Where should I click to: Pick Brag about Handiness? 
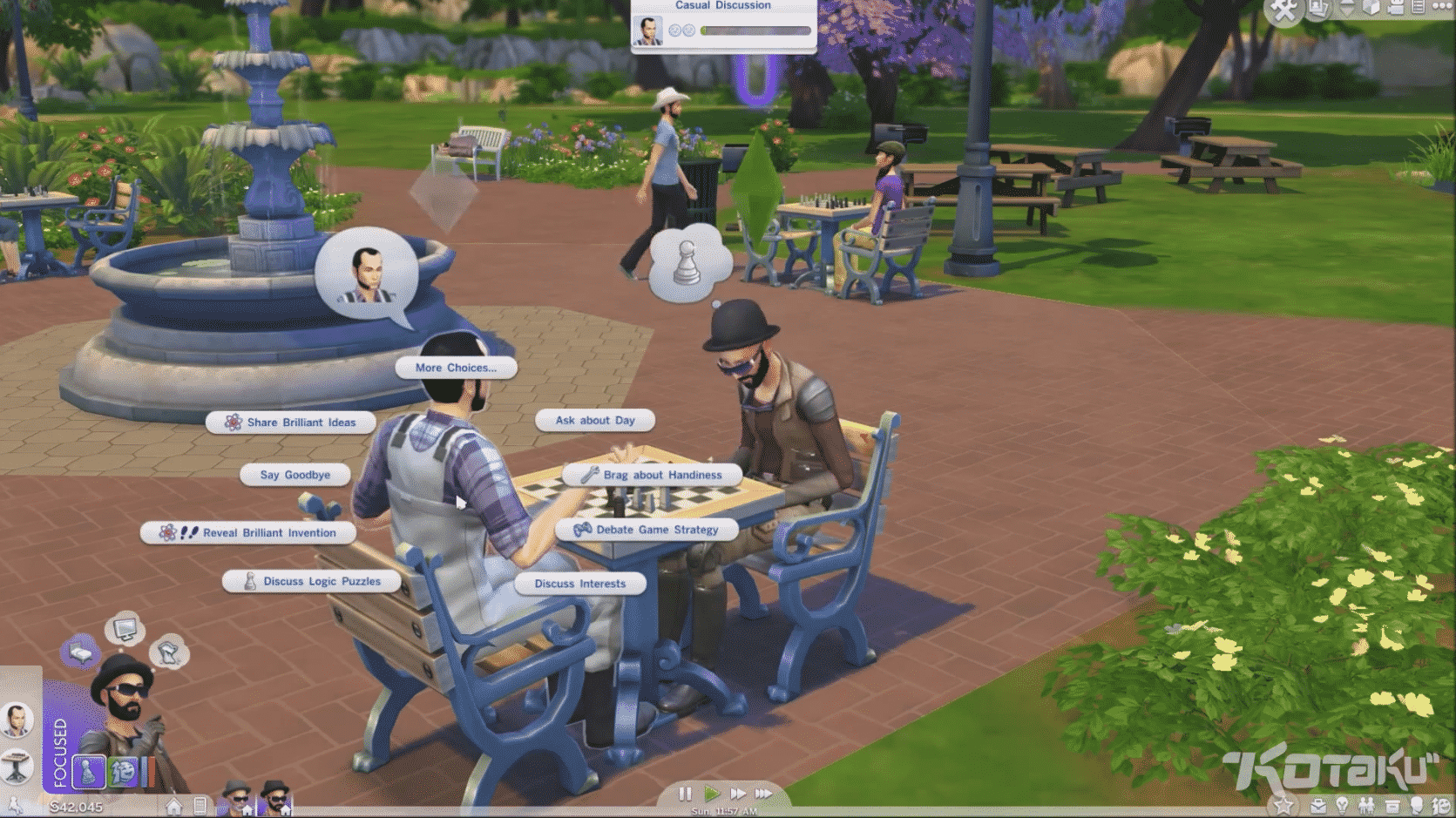point(653,475)
